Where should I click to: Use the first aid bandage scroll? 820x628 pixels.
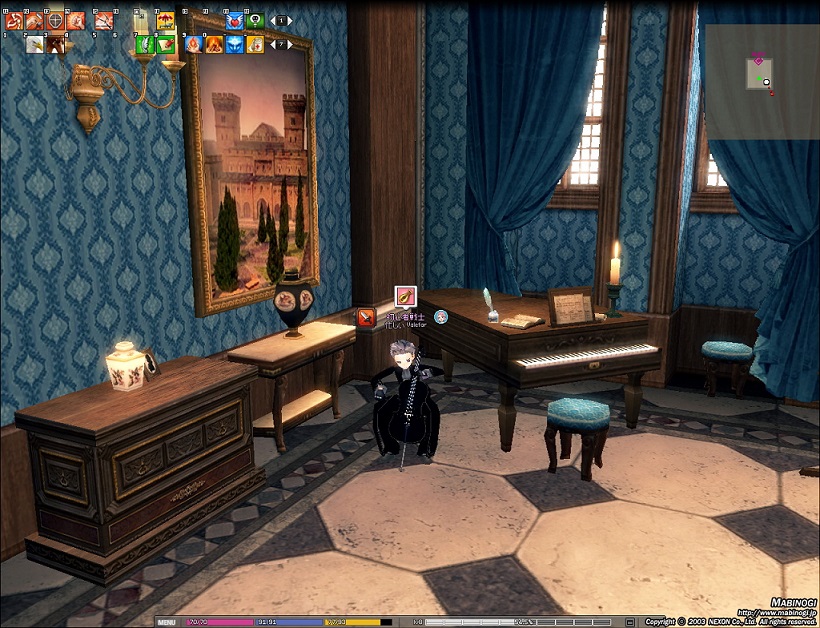coord(255,44)
